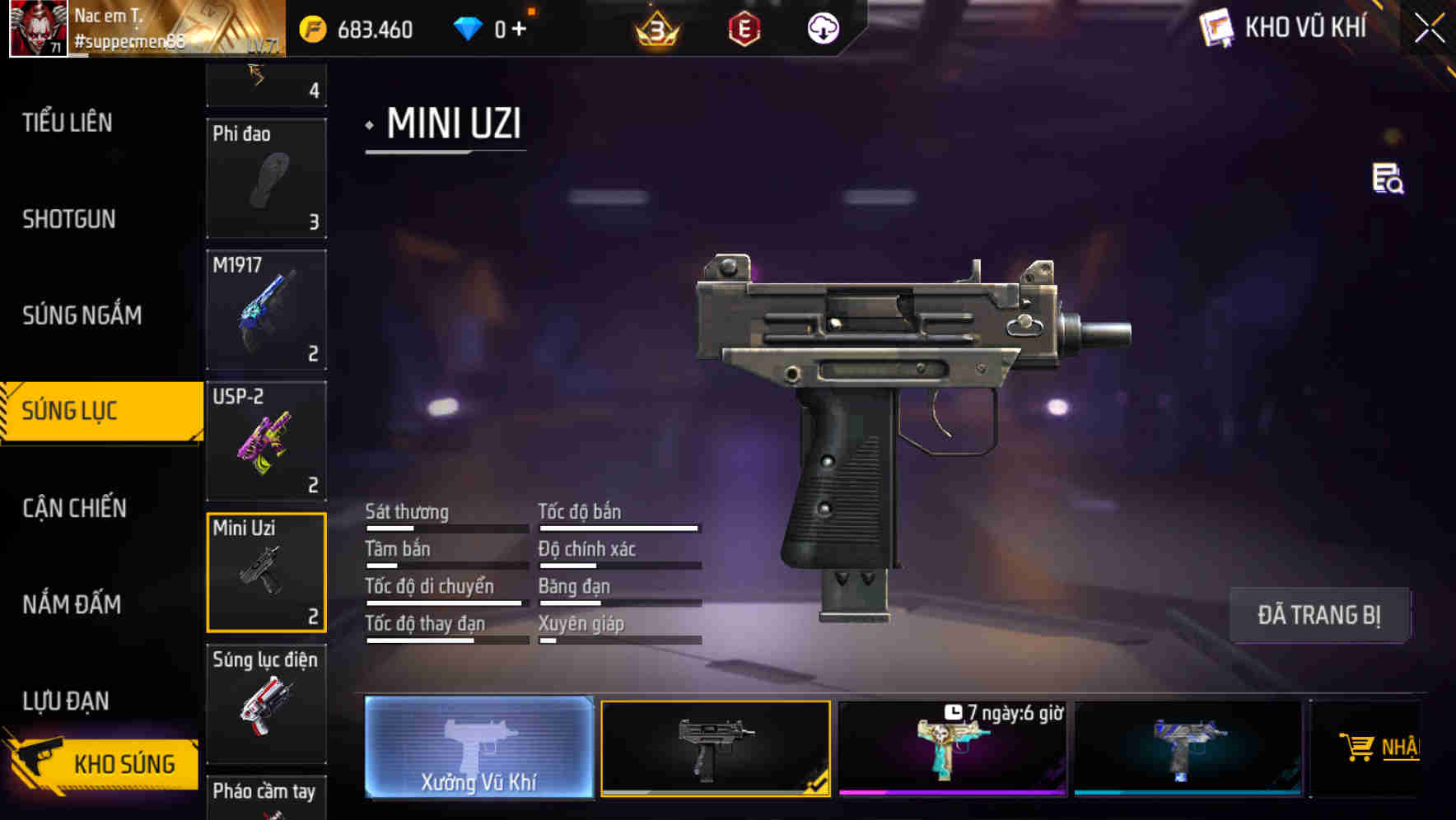The height and width of the screenshot is (820, 1456).
Task: Click the ĐÃ TRANG BỊ button
Action: [1318, 615]
